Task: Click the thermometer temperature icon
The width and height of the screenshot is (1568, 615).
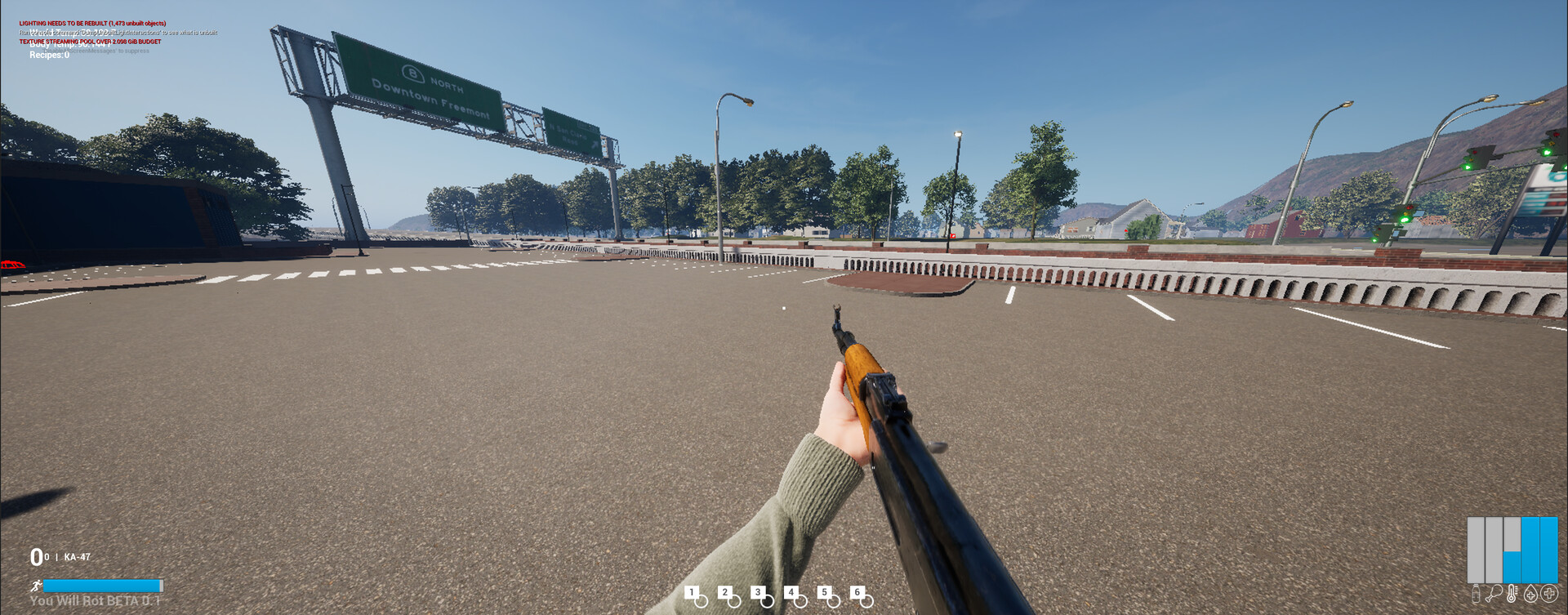Action: [1512, 593]
